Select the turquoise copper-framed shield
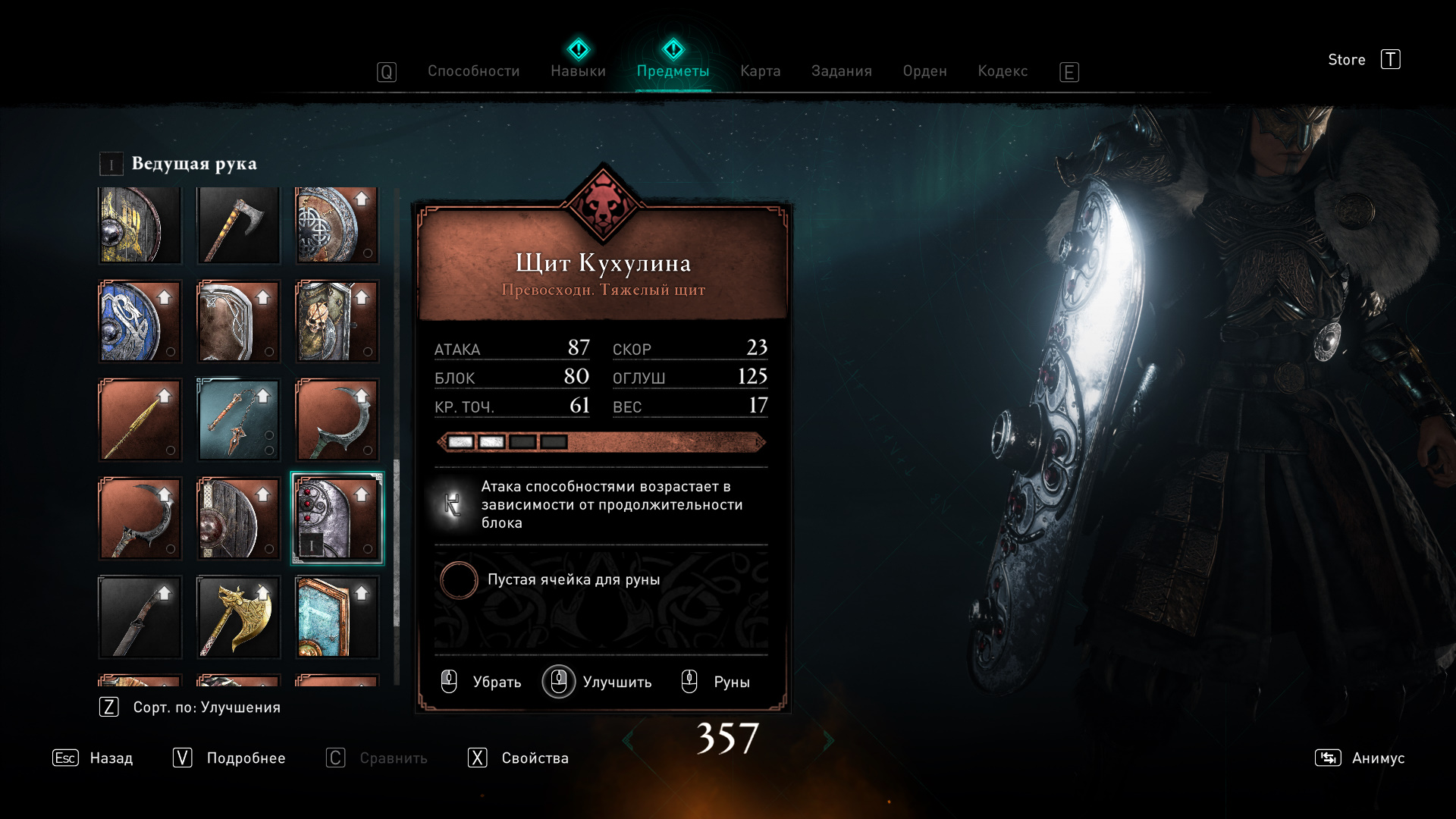1456x819 pixels. point(337,617)
